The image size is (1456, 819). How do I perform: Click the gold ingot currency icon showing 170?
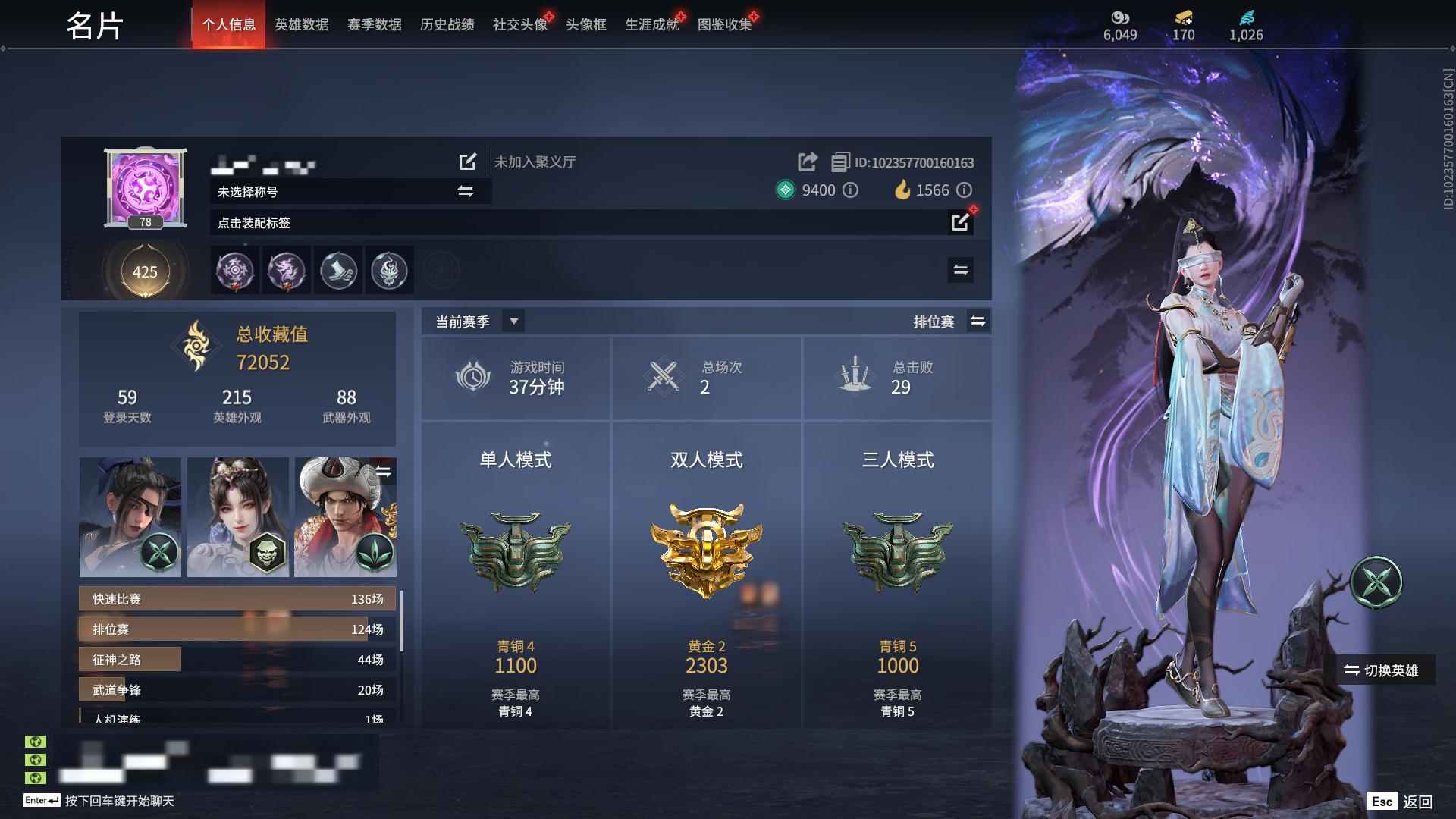coord(1183,19)
